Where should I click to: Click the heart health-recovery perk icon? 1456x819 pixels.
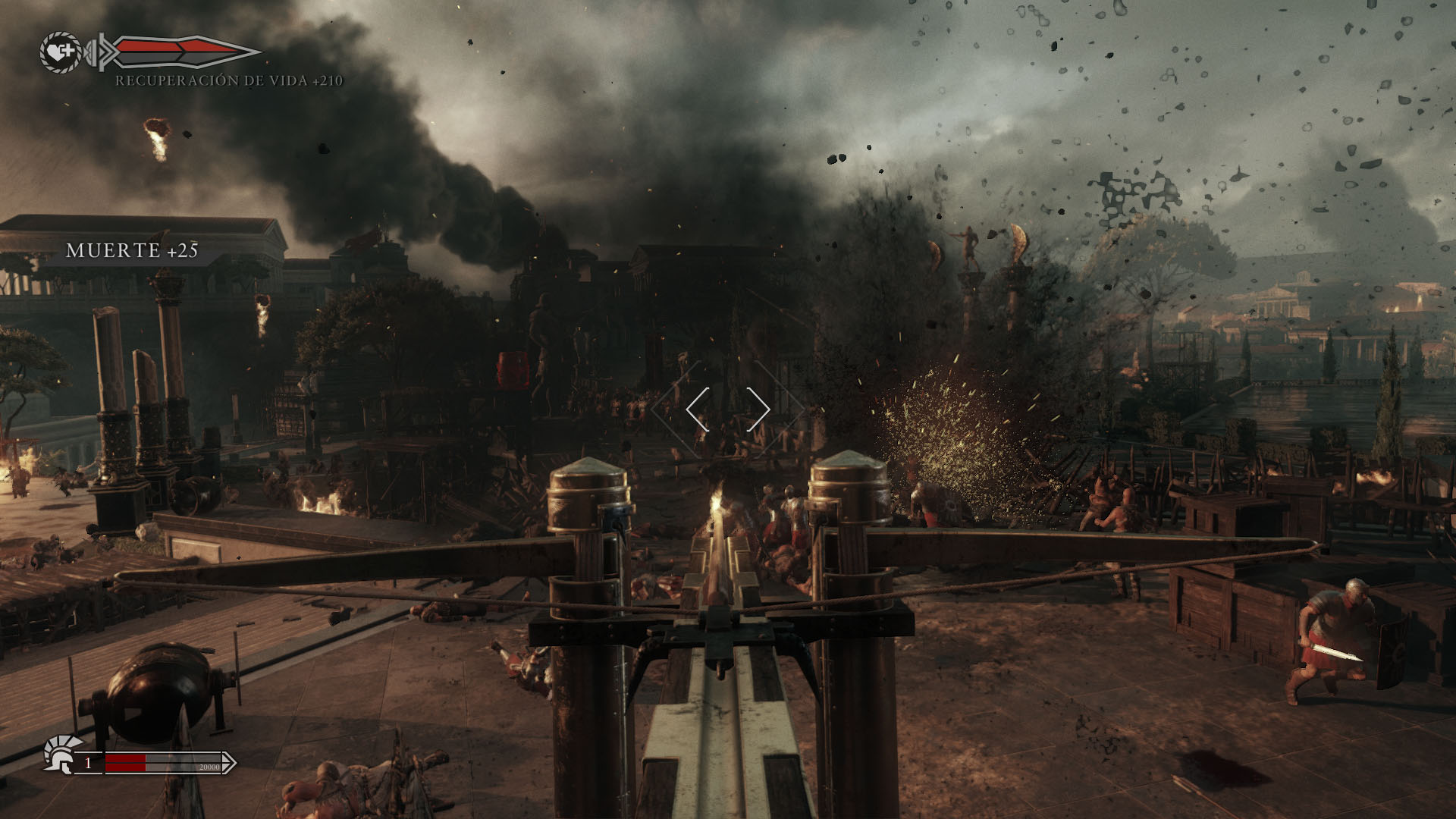pos(61,52)
